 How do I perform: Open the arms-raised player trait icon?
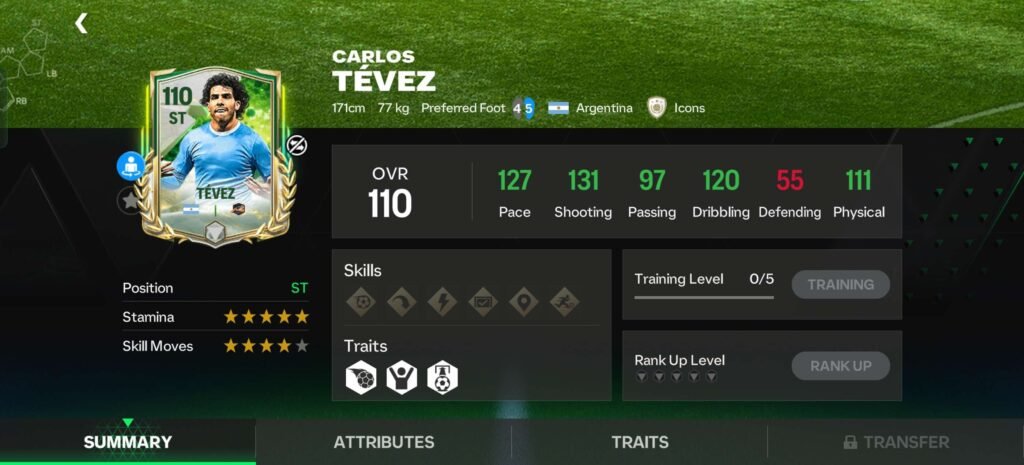coord(401,376)
